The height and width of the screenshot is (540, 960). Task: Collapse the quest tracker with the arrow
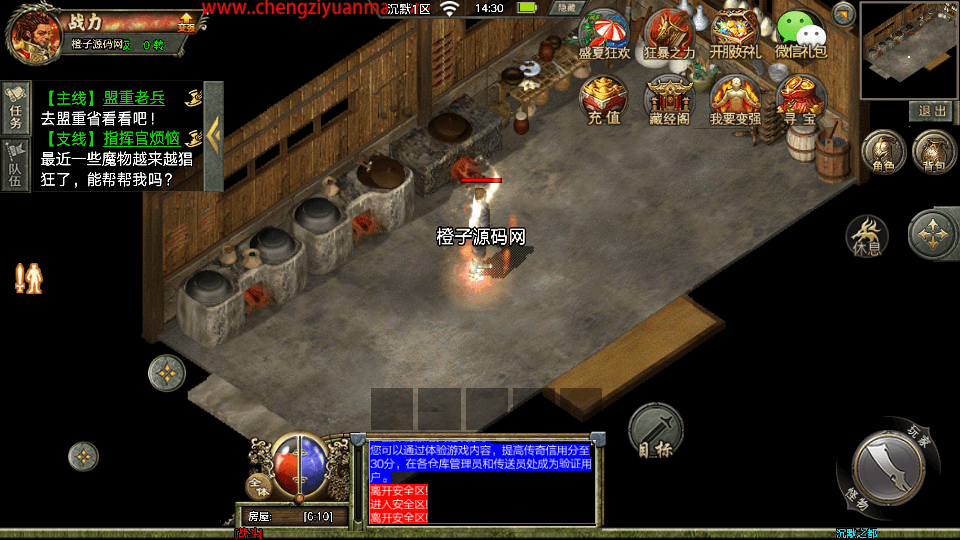click(213, 135)
